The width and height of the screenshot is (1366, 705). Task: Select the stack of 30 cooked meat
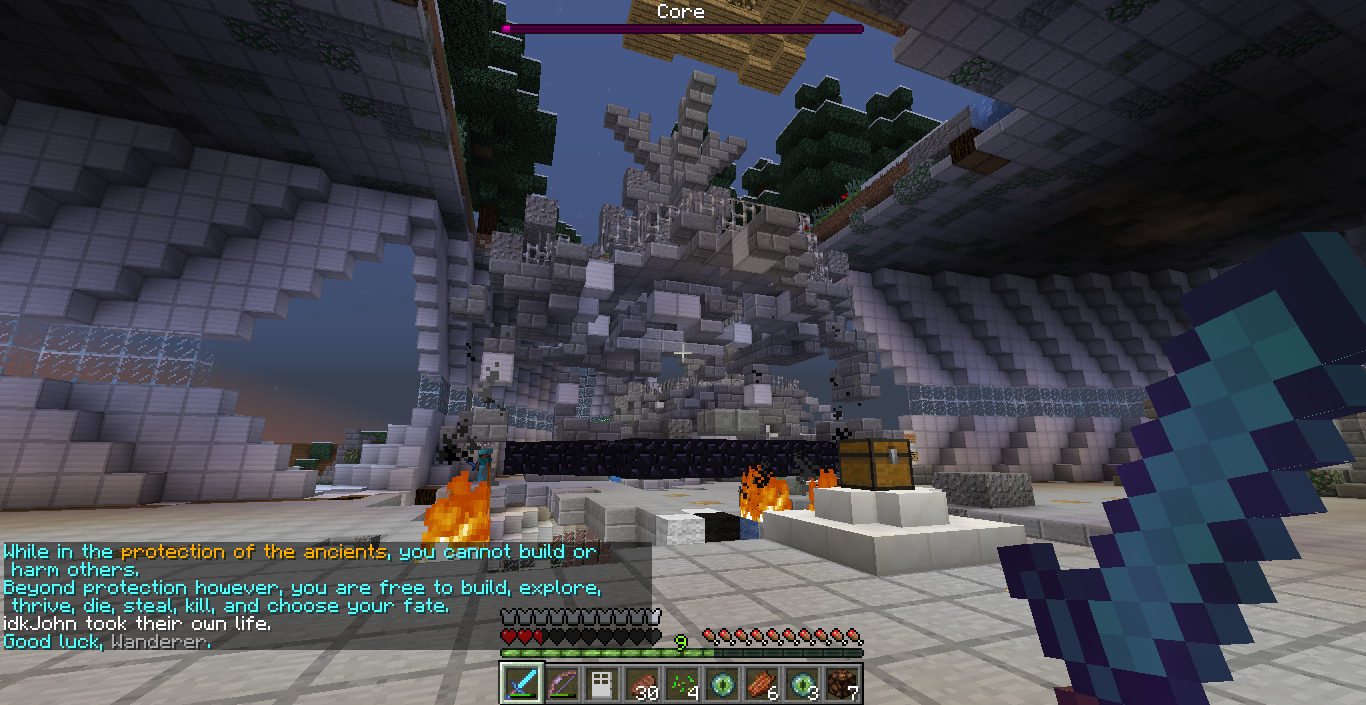[641, 684]
